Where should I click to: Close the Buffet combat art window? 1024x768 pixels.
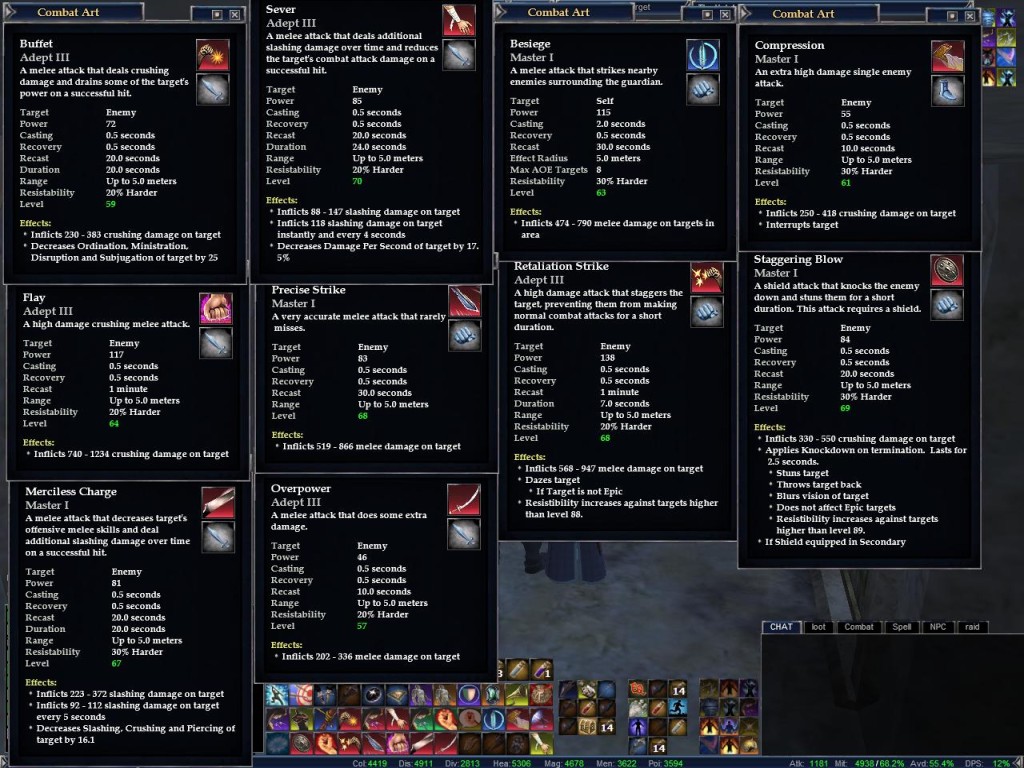235,15
